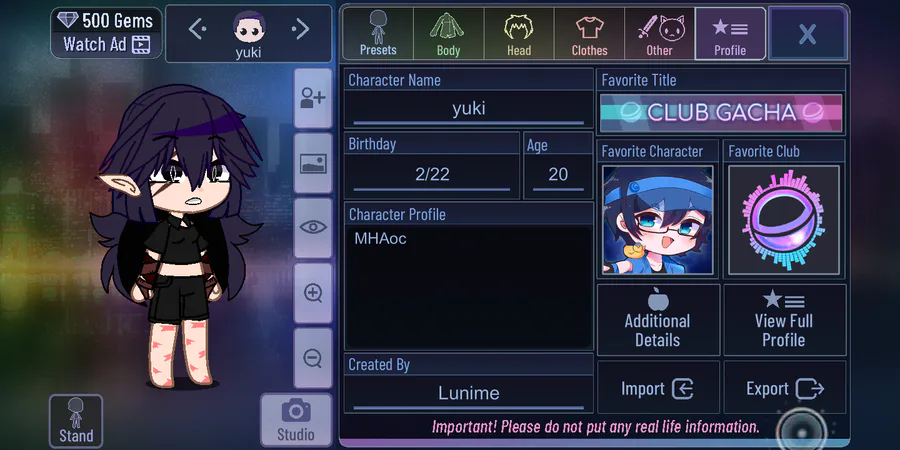Edit the Age field
The height and width of the screenshot is (450, 900).
pyautogui.click(x=558, y=174)
